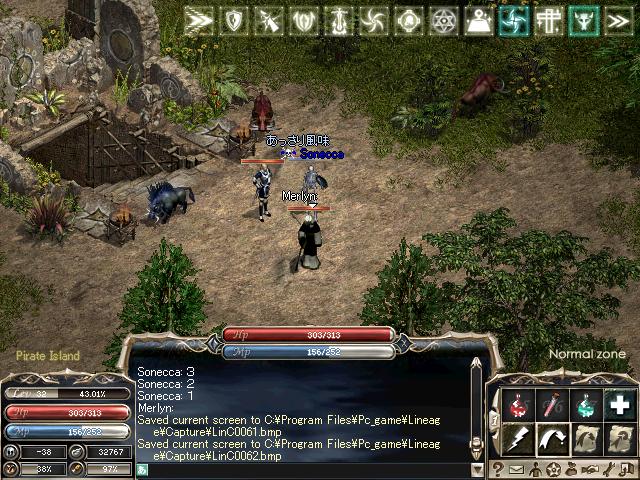This screenshot has width=640, height=480.
Task: Select the red potion hotbar slot
Action: (x=517, y=405)
